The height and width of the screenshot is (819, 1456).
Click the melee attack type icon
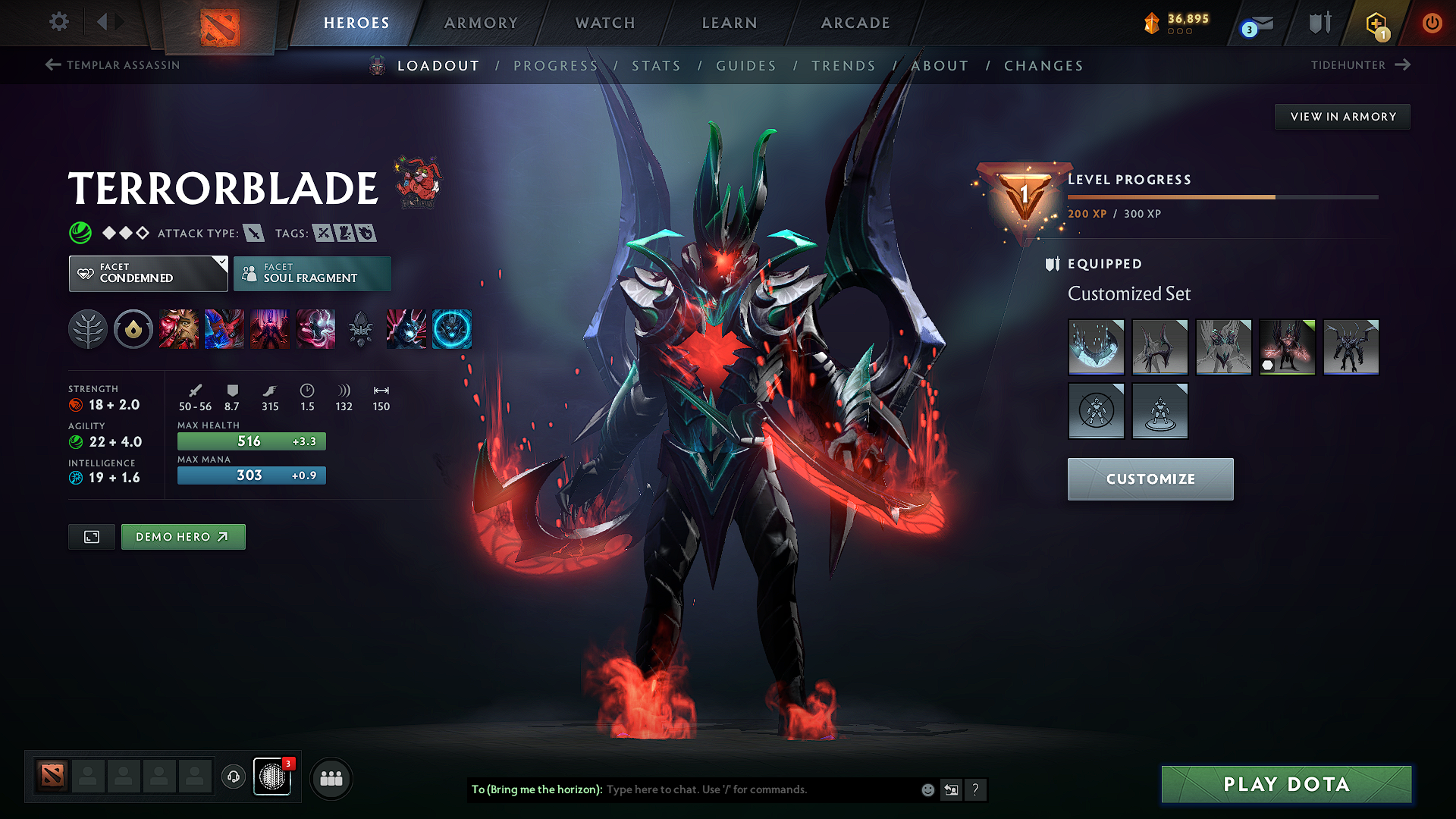(255, 233)
